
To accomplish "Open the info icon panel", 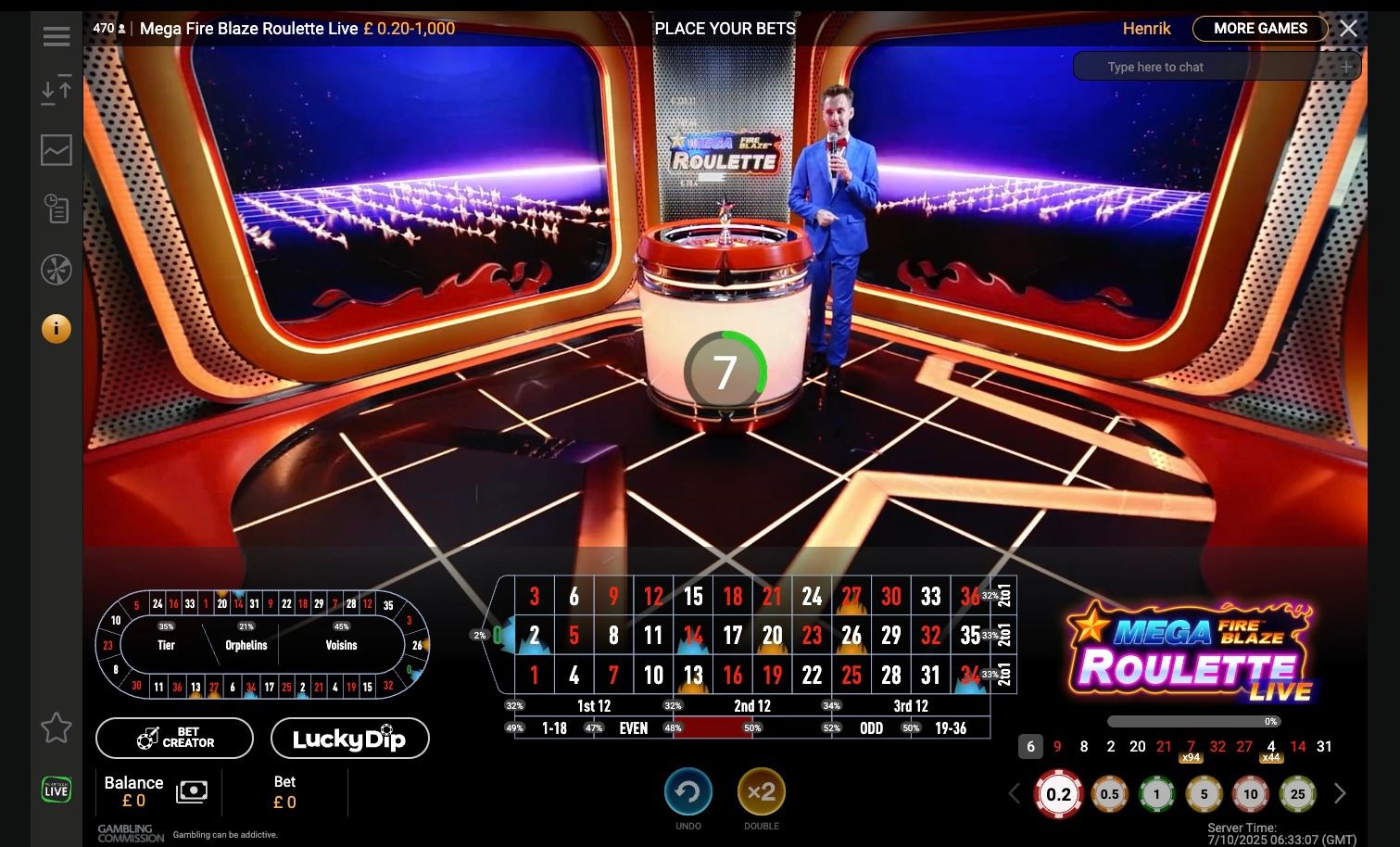I will 57,328.
